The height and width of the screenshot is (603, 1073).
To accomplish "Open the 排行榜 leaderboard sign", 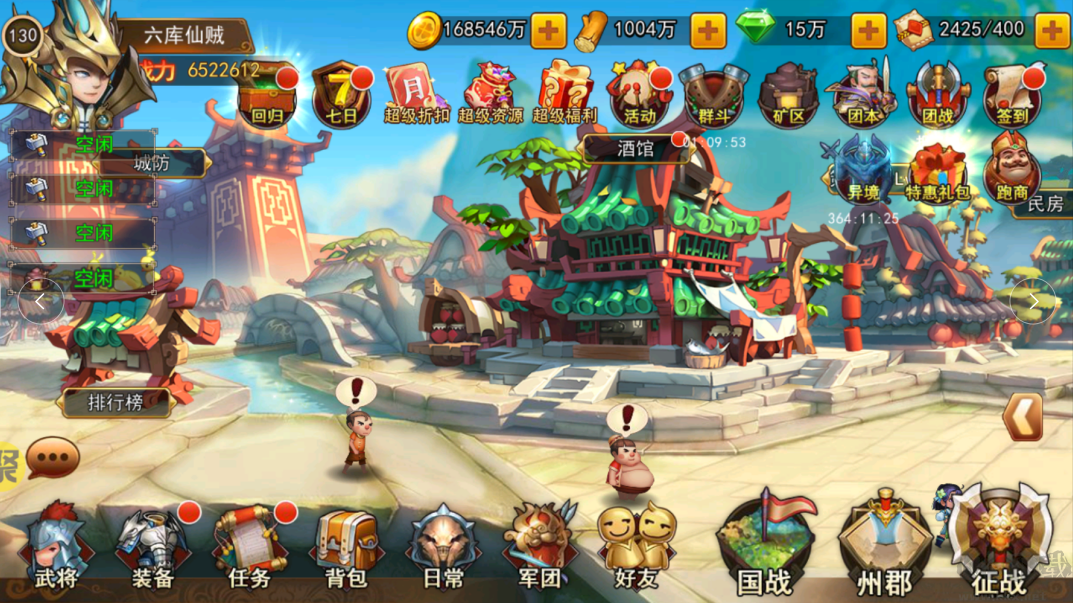I will [116, 403].
